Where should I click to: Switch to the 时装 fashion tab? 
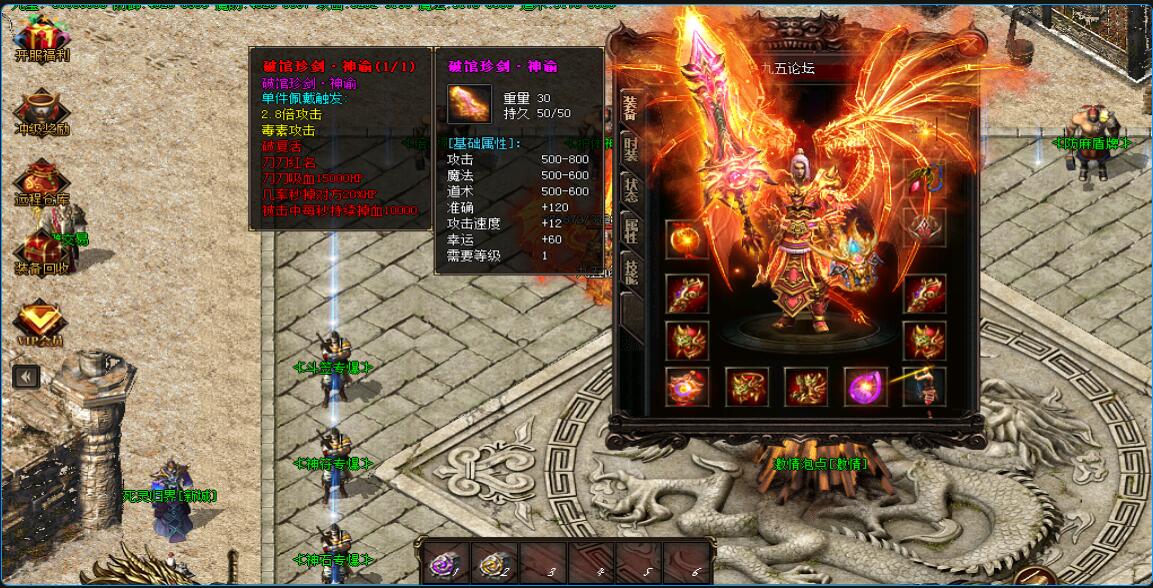630,151
